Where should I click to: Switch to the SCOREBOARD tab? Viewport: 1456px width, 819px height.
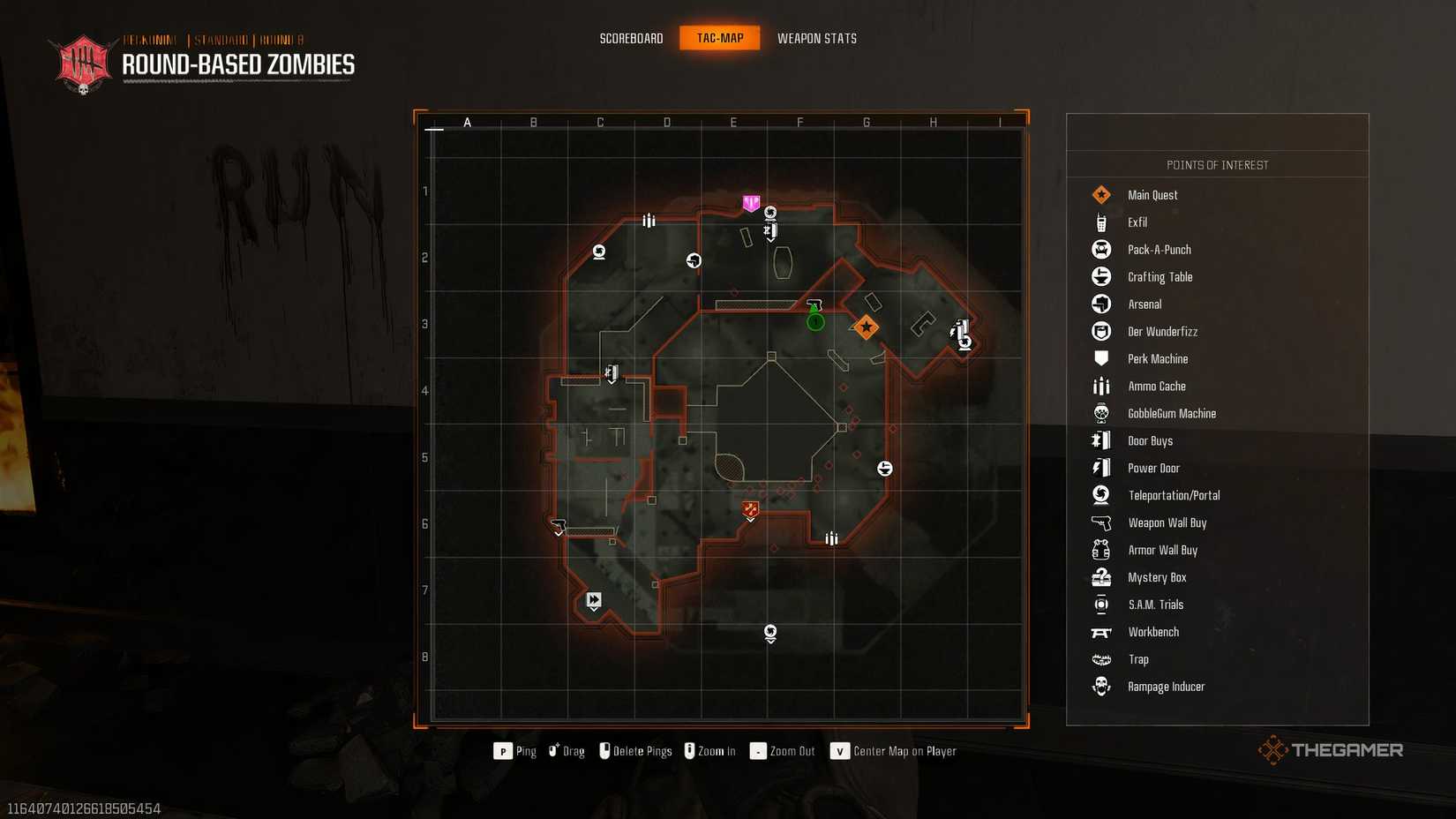tap(631, 38)
